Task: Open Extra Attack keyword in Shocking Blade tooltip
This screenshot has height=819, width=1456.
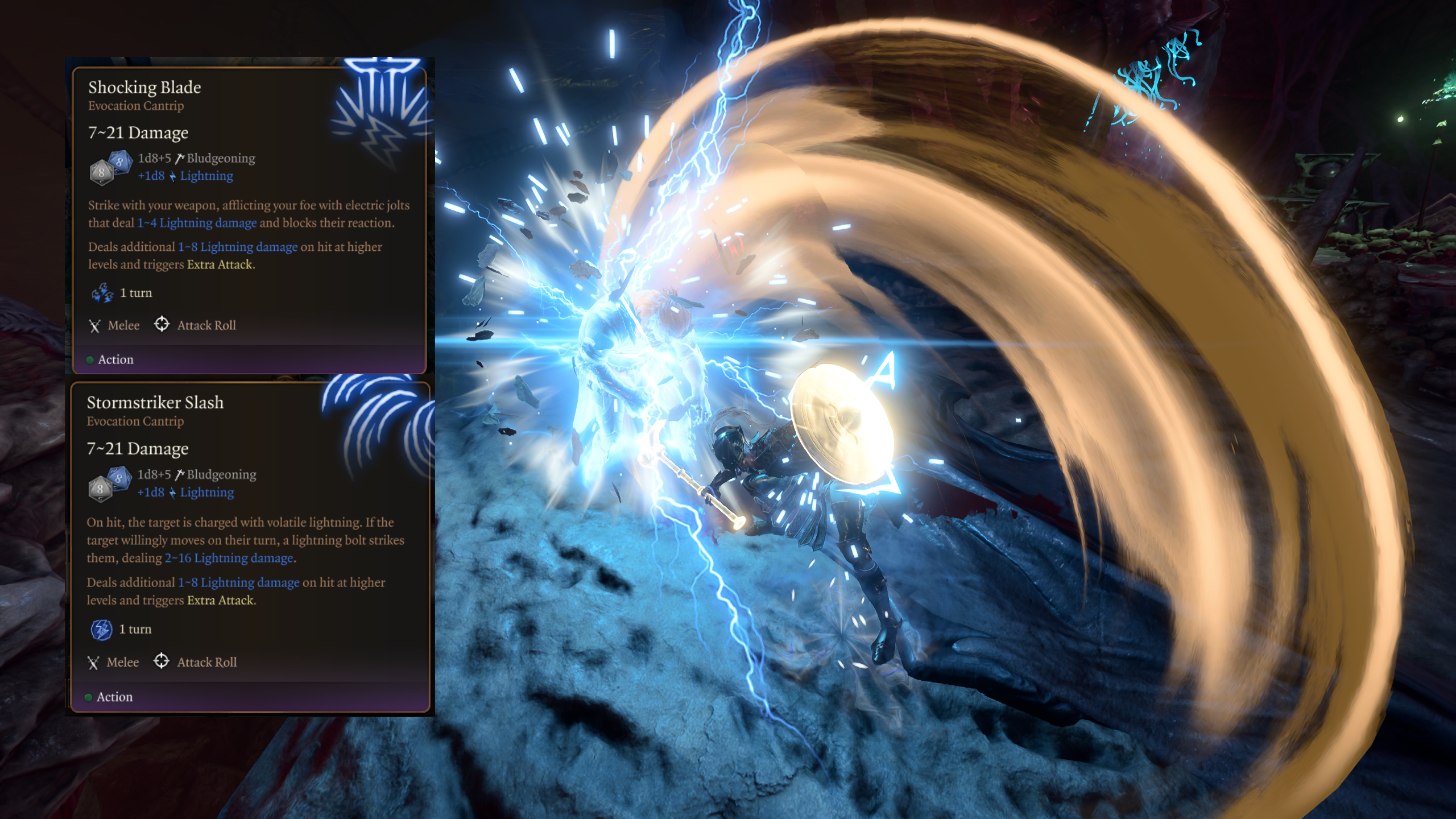Action: coord(220,264)
